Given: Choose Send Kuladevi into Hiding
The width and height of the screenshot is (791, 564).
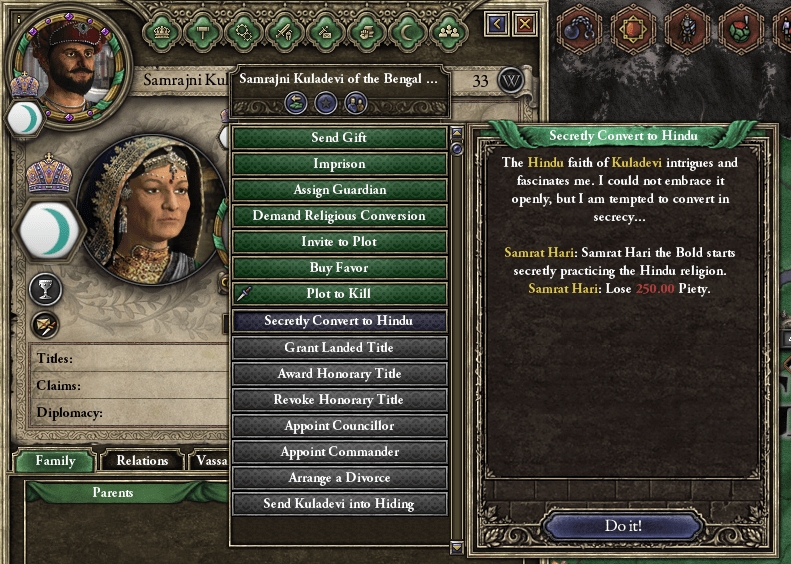Looking at the screenshot, I should (x=339, y=503).
